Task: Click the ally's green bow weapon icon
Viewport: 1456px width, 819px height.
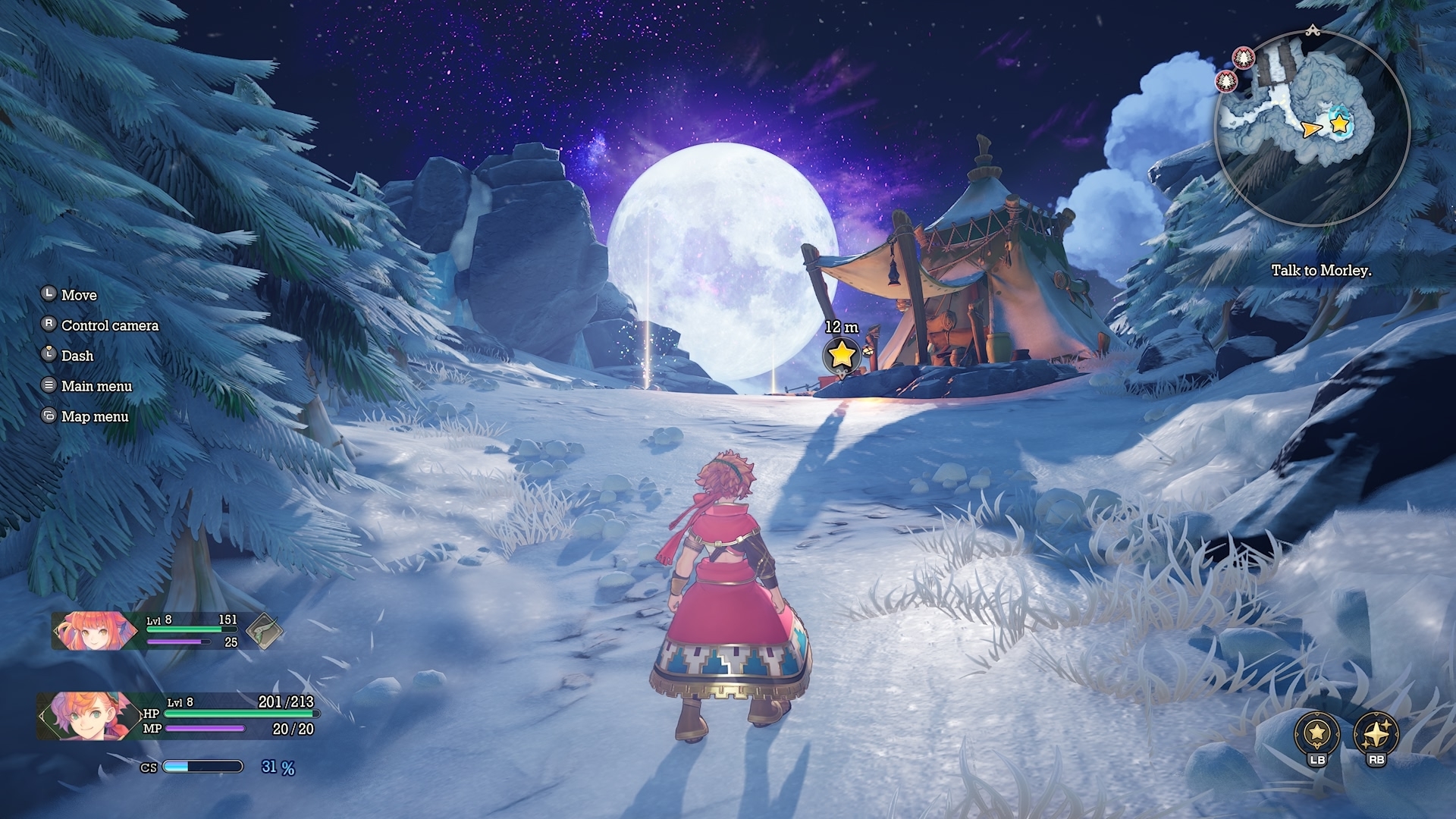Action: (264, 631)
